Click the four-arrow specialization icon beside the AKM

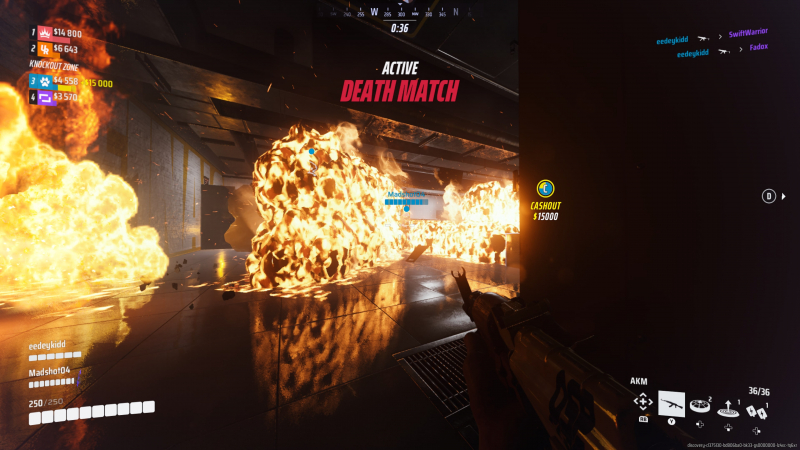pyautogui.click(x=643, y=402)
